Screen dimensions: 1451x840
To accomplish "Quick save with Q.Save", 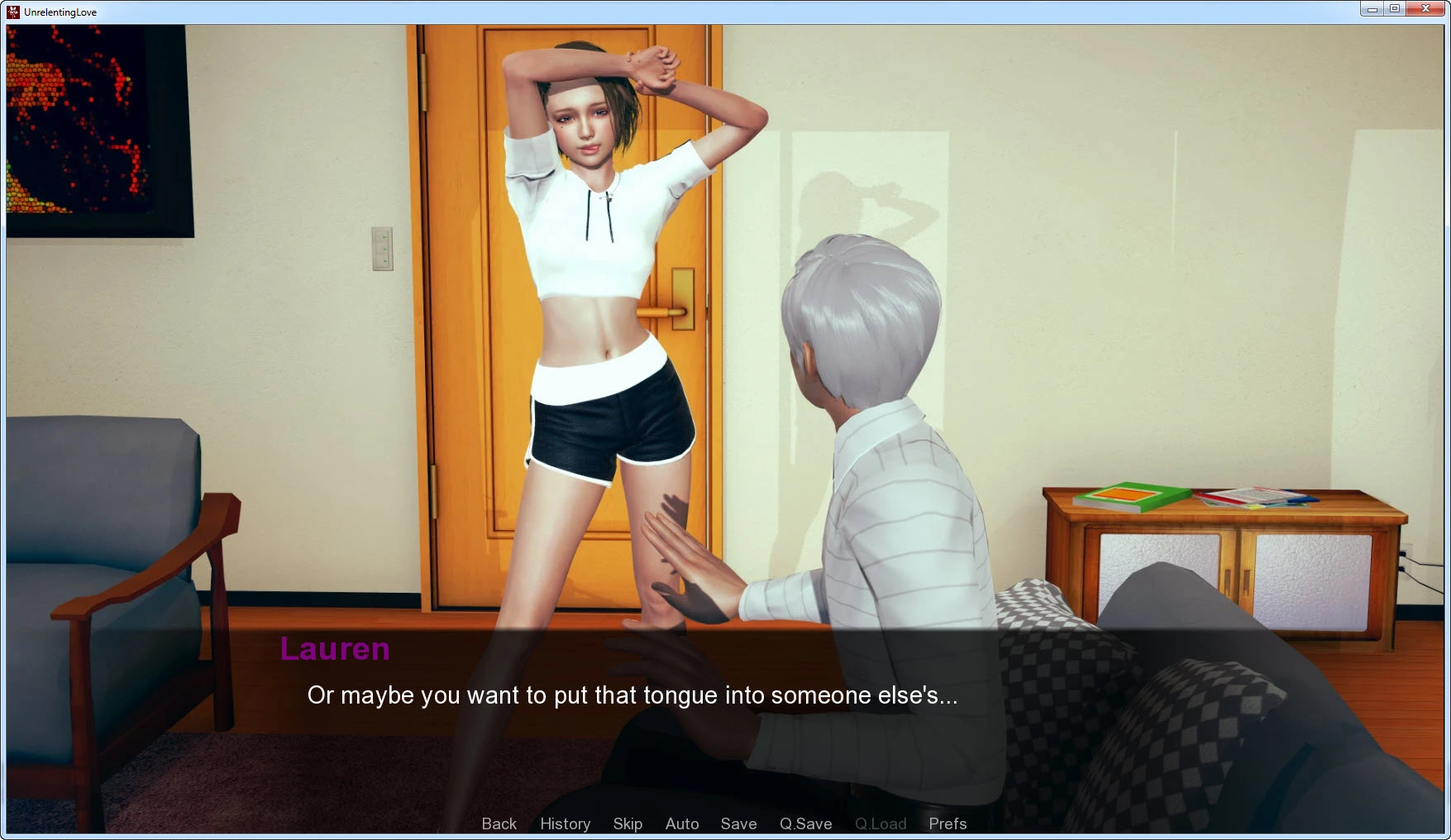I will click(x=805, y=823).
